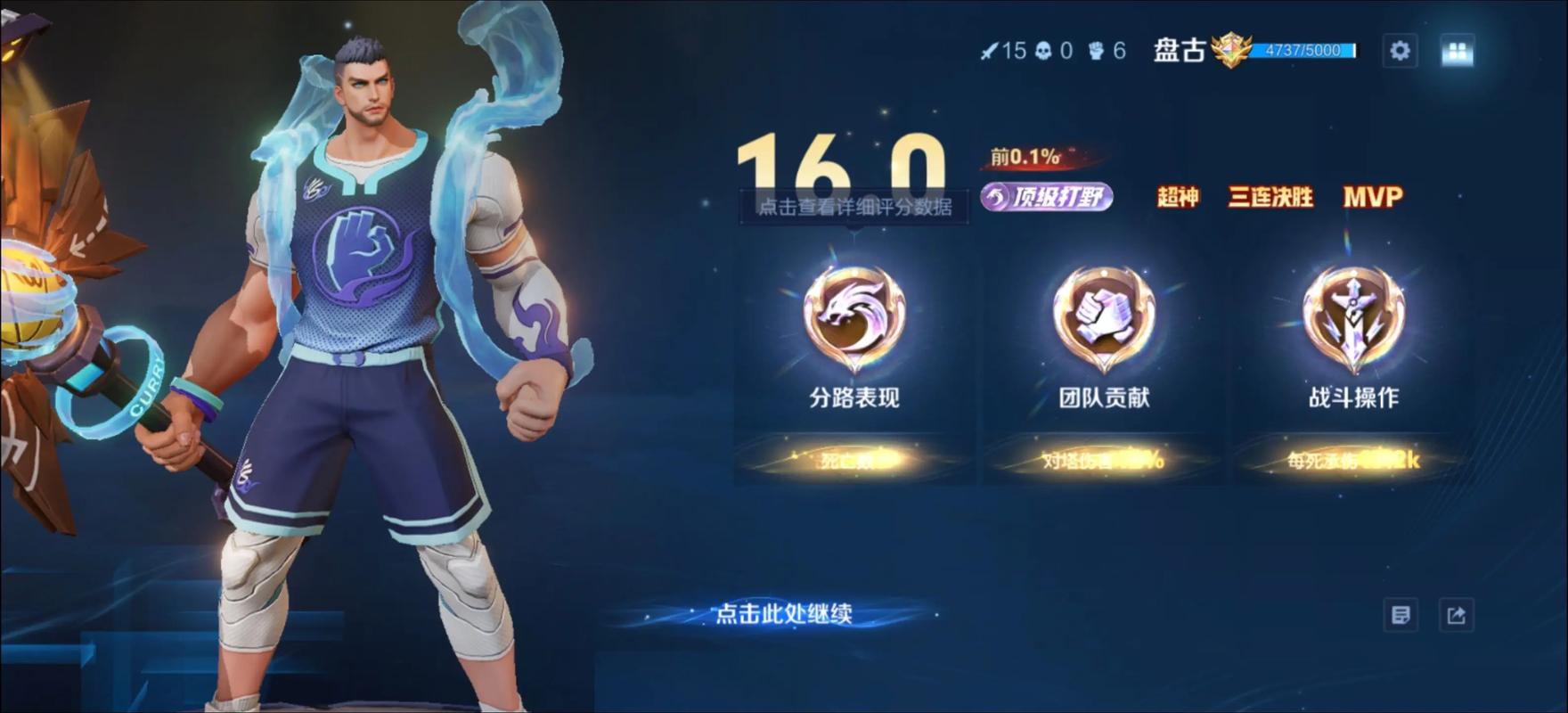Tap the MVP achievement label
Viewport: 1568px width, 713px height.
click(x=1374, y=199)
